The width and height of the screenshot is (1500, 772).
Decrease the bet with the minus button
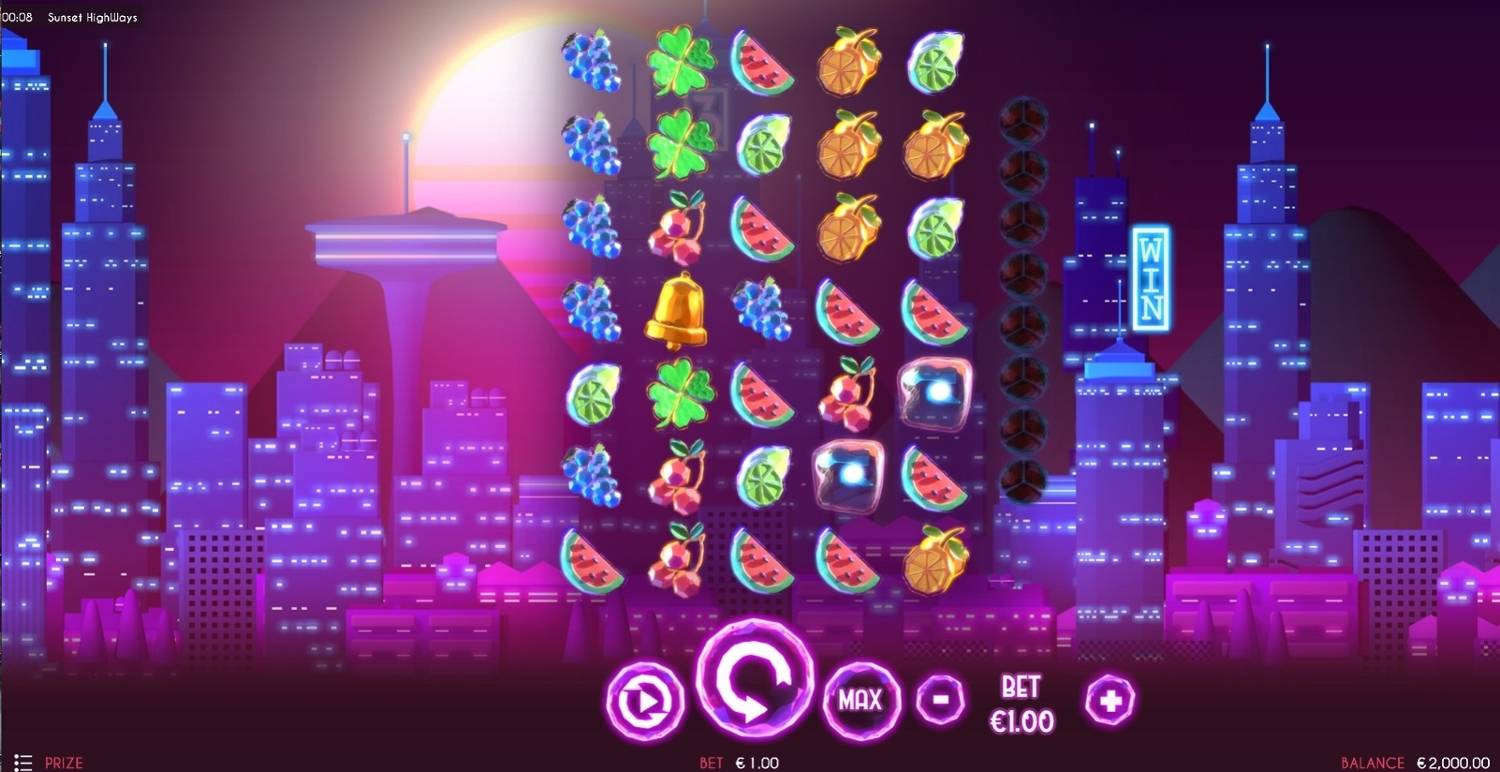(940, 698)
